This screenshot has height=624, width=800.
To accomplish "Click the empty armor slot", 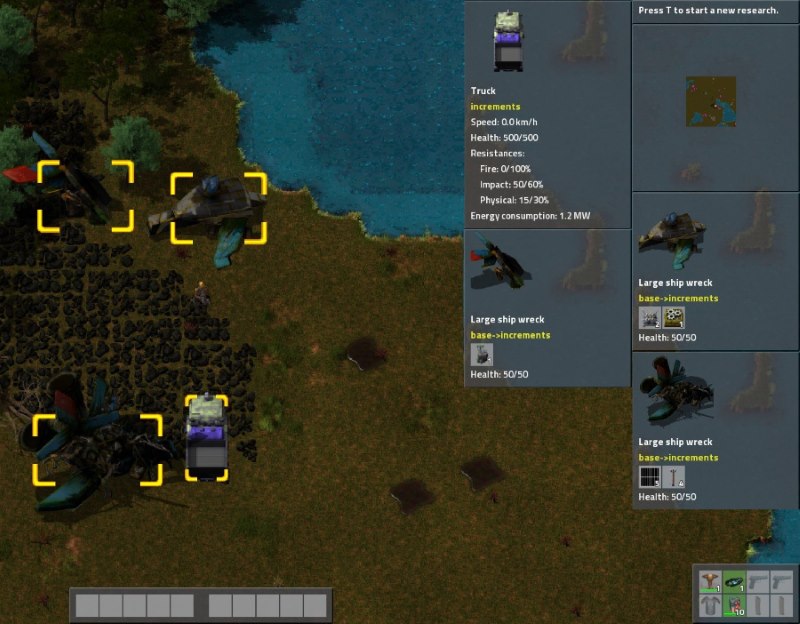I will click(x=710, y=604).
